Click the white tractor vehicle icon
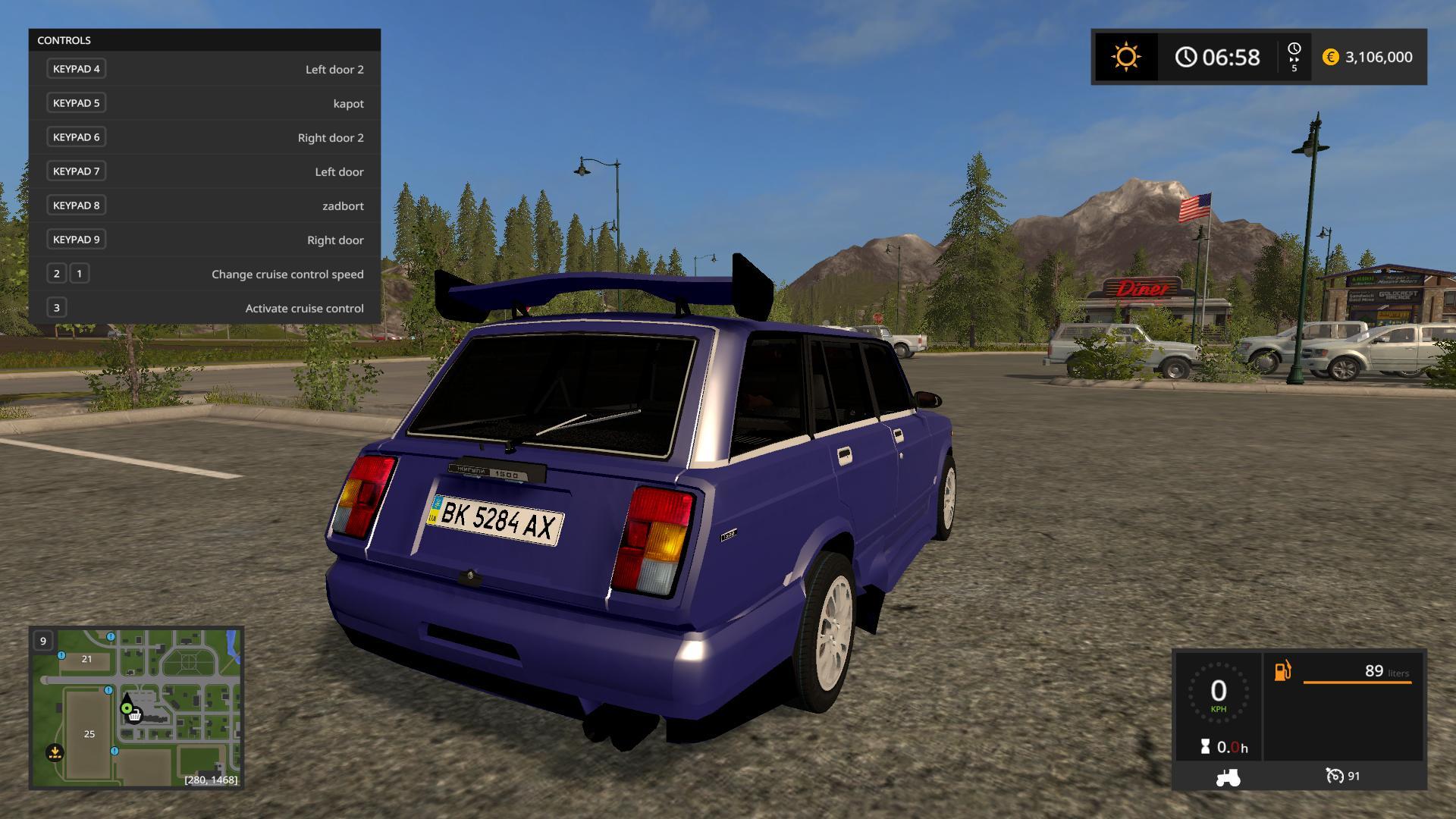Screen dimensions: 1456x819 tap(1228, 777)
